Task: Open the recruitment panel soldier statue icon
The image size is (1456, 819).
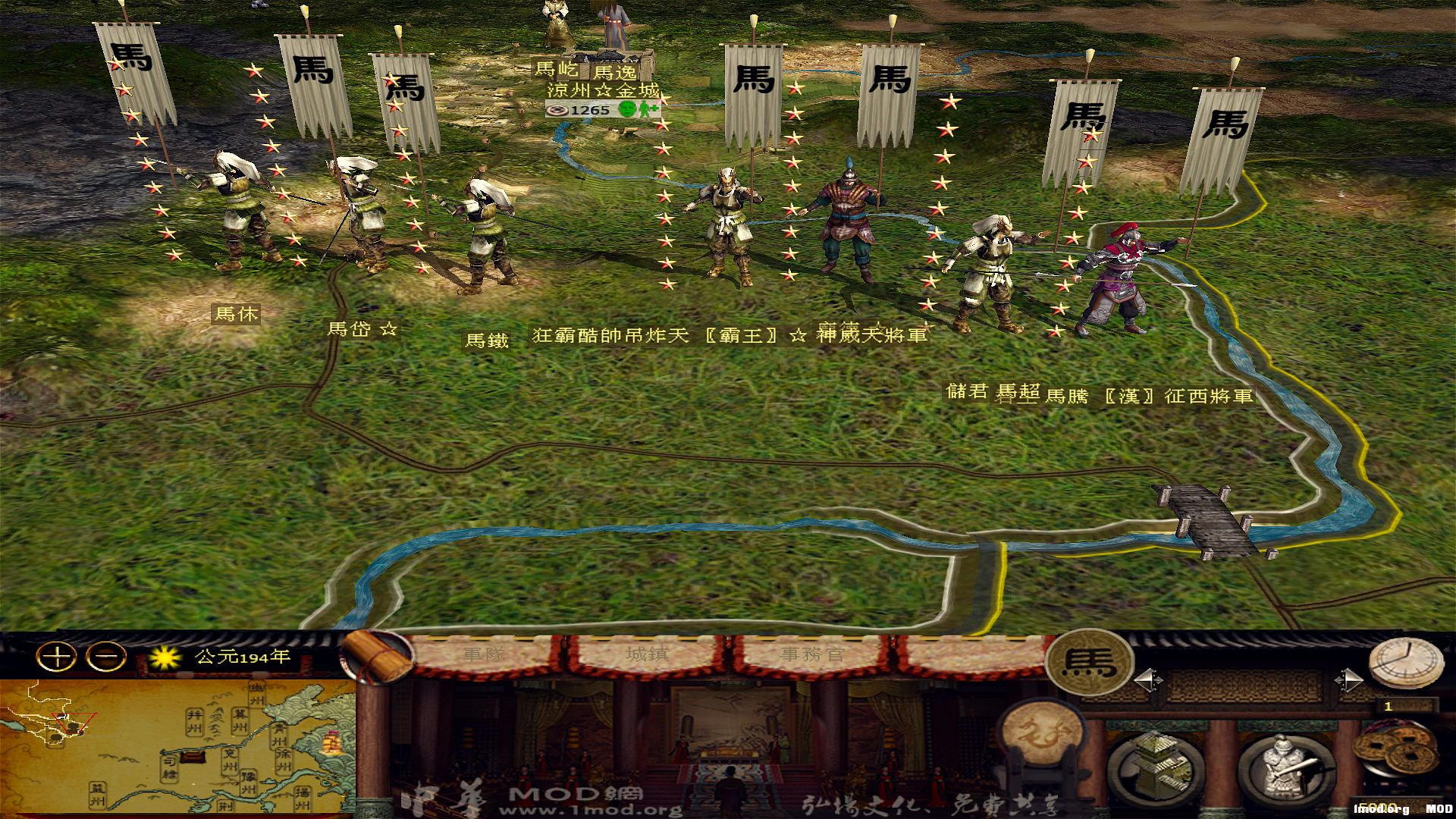Action: (1284, 767)
